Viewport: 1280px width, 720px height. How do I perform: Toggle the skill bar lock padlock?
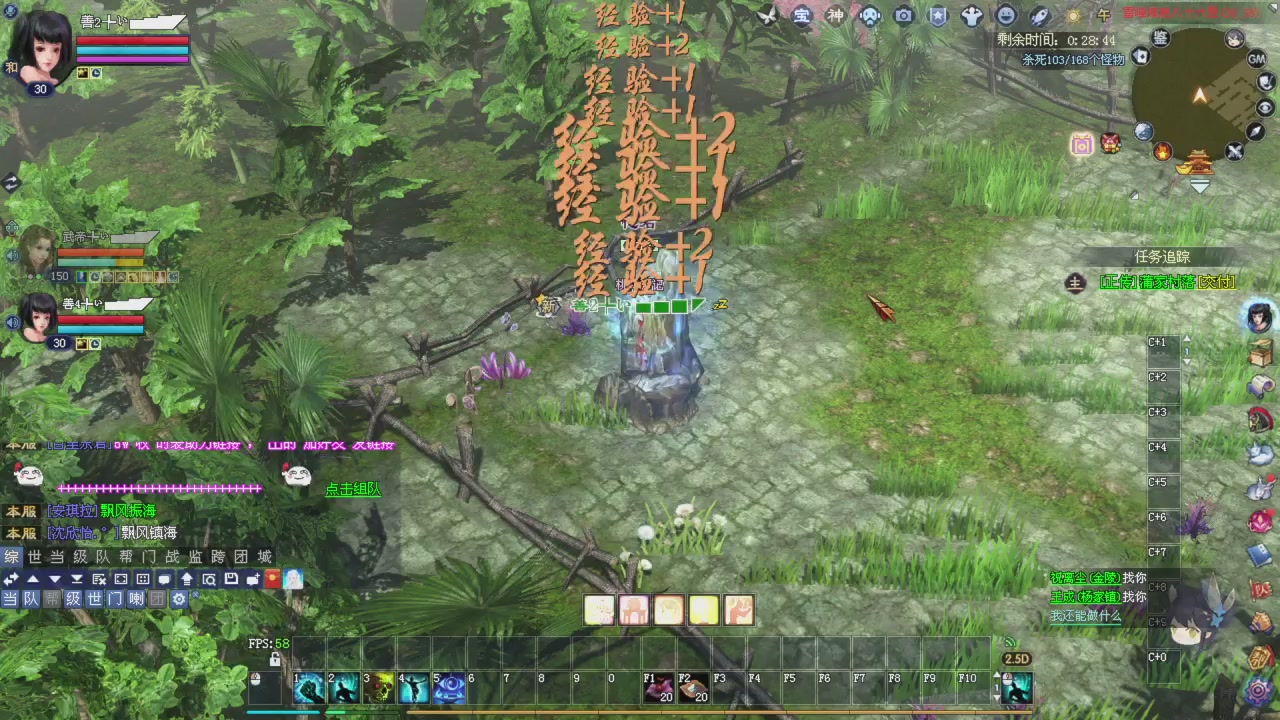click(x=275, y=658)
